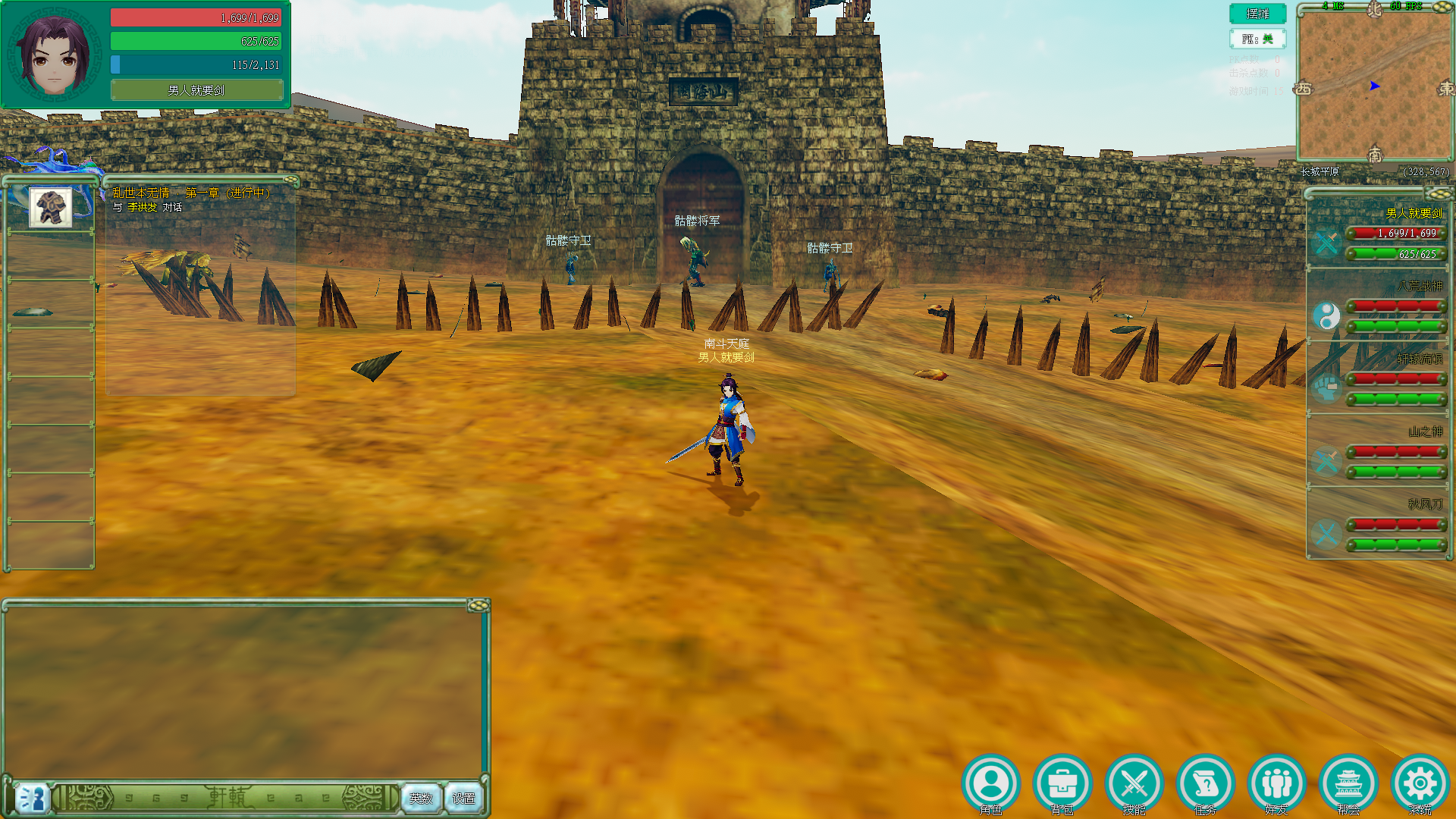Click the minimap of 长城平原
Viewport: 1456px width, 819px height.
[x=1374, y=85]
